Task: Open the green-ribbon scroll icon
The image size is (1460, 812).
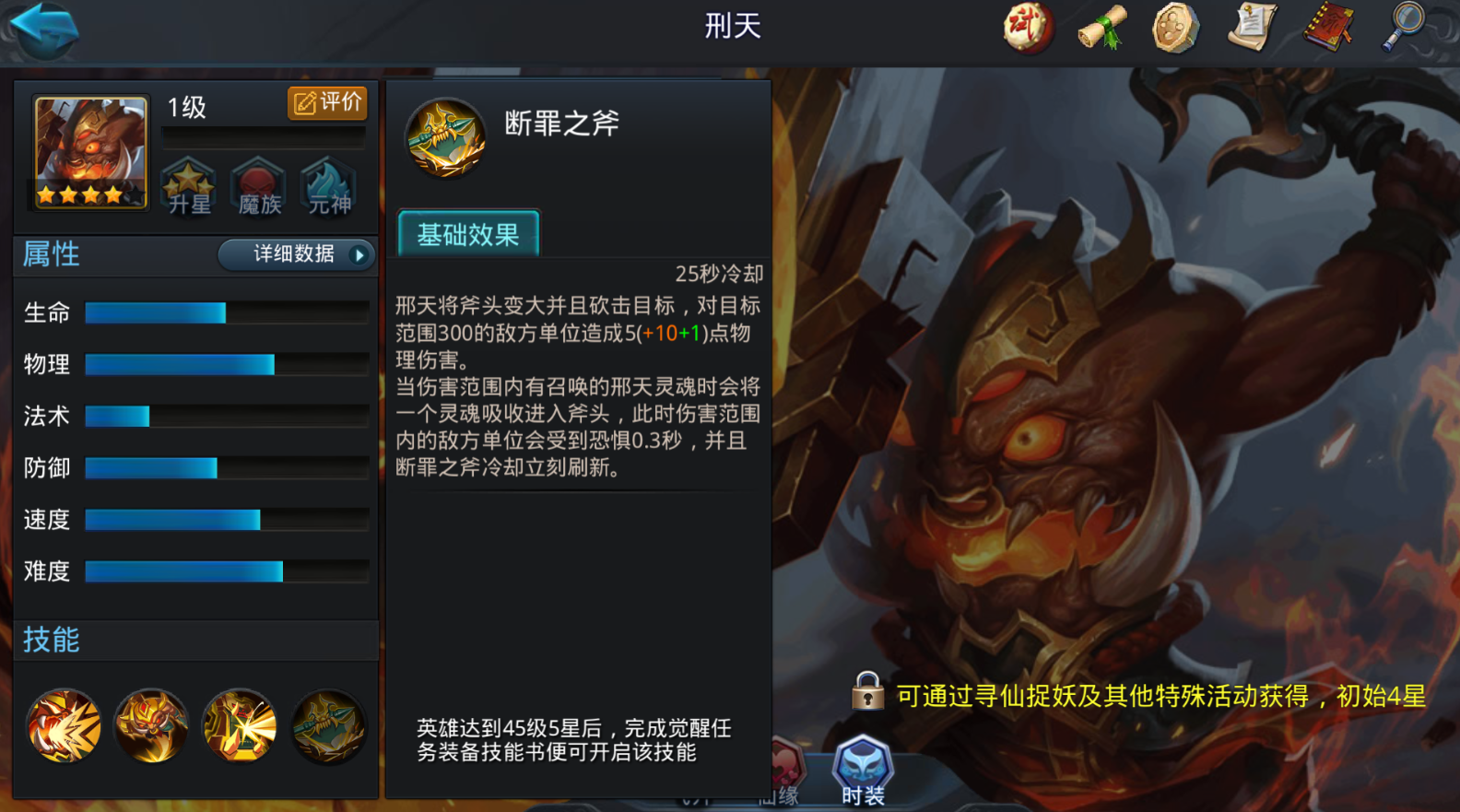Action: (1101, 28)
